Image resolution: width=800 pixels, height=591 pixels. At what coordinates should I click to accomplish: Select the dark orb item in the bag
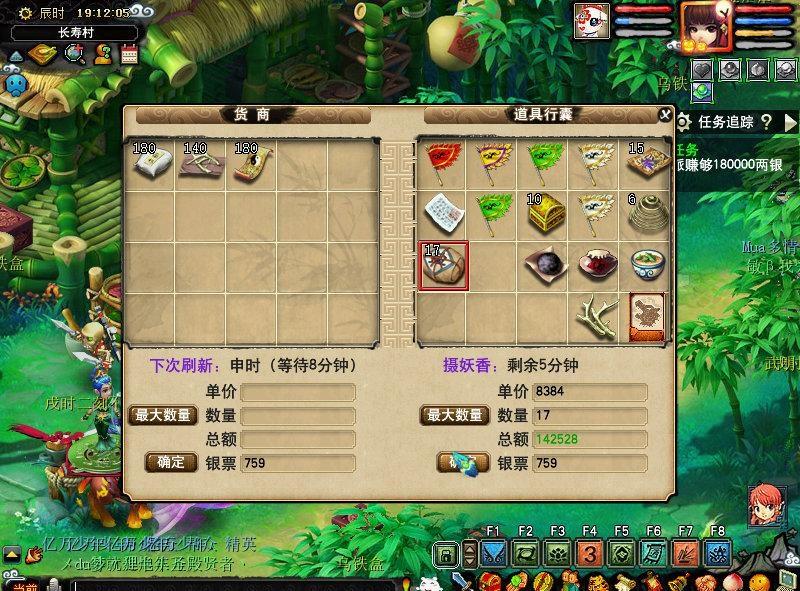(545, 266)
